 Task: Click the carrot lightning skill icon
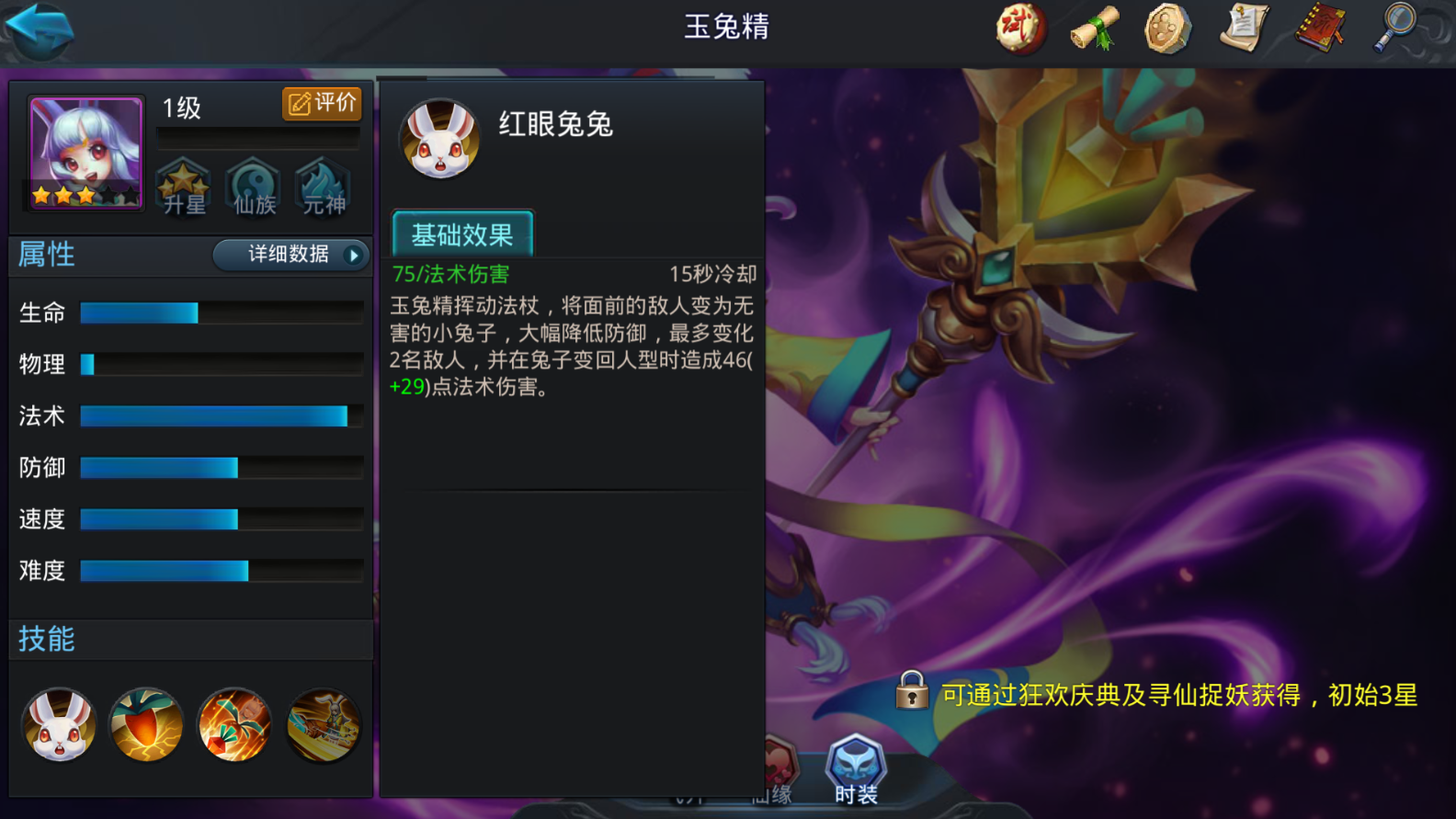147,725
